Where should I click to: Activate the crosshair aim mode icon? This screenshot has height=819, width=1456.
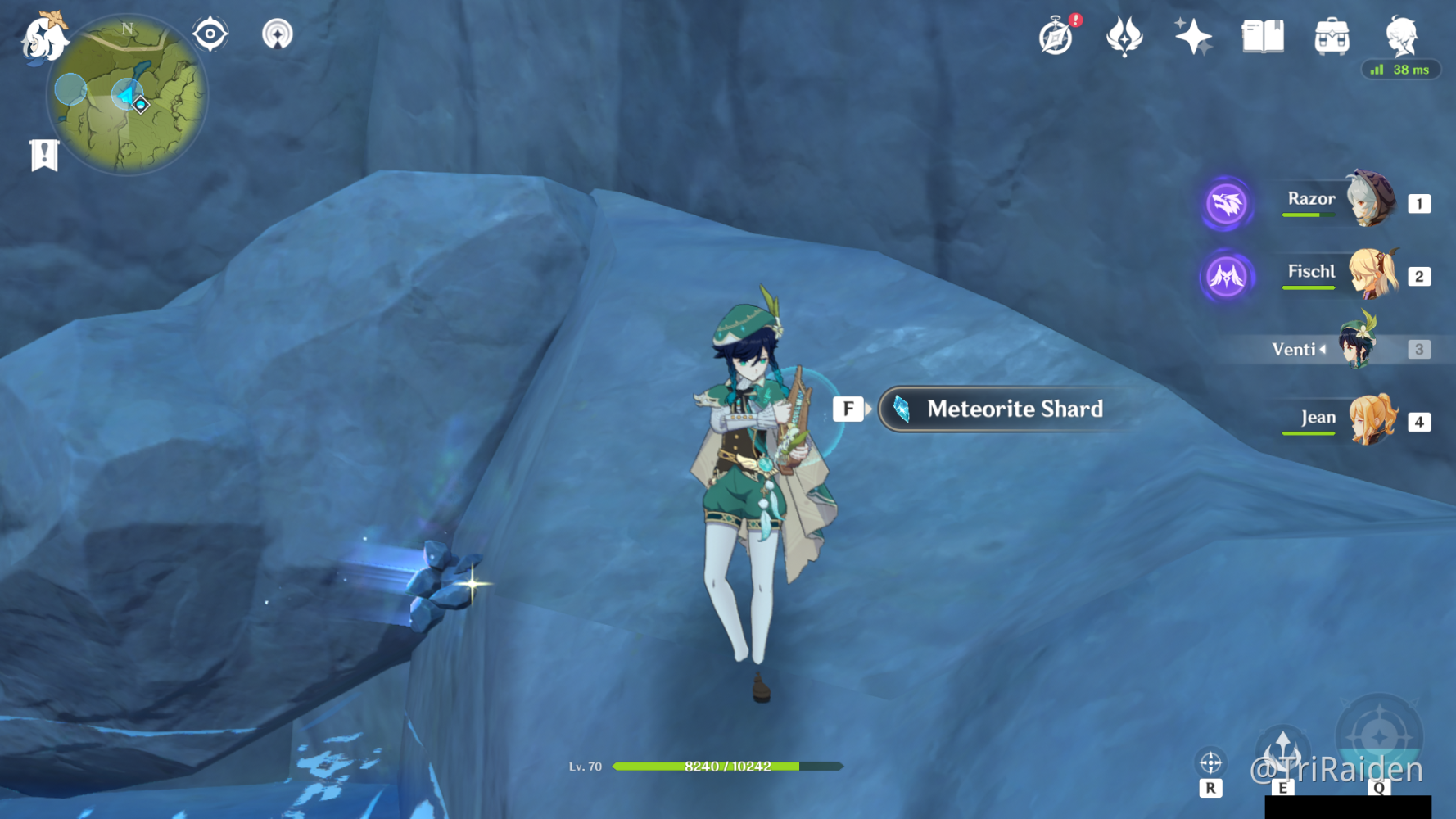pyautogui.click(x=1210, y=763)
